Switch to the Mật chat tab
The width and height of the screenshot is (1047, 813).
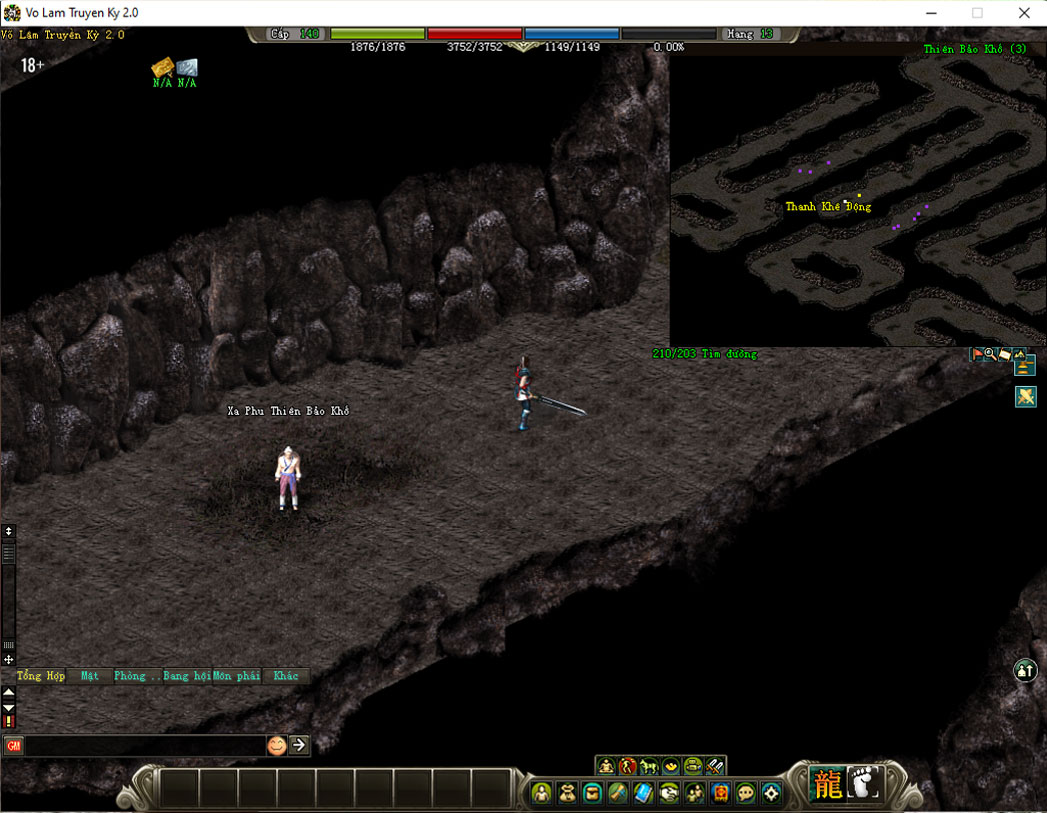coord(90,676)
